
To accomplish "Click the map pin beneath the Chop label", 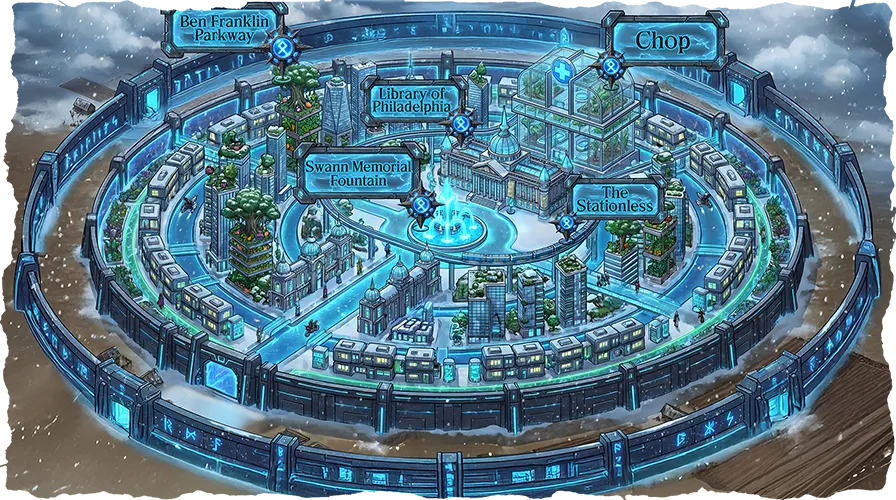I will (610, 66).
